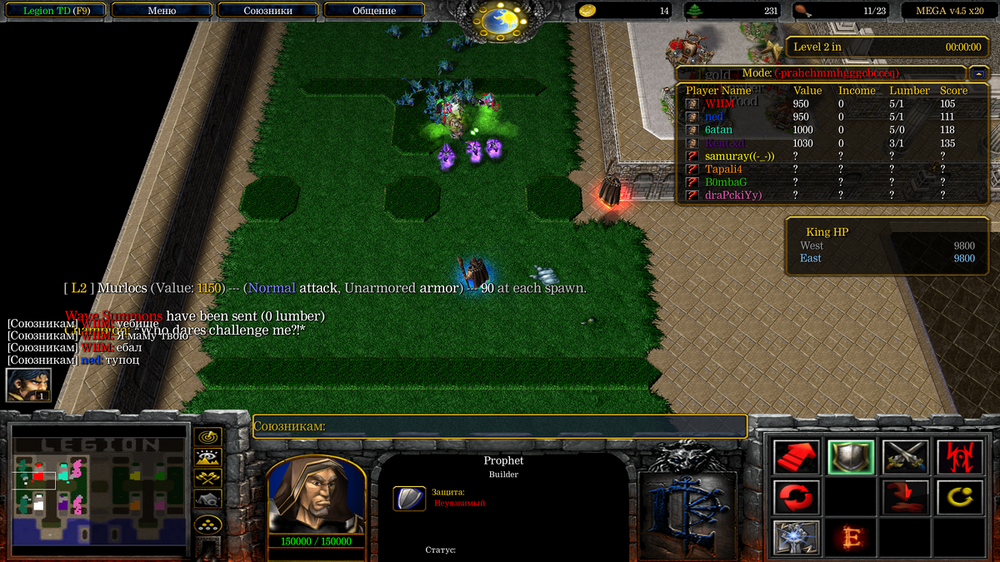Click the chat input field labeled Союзникам

pyautogui.click(x=500, y=427)
